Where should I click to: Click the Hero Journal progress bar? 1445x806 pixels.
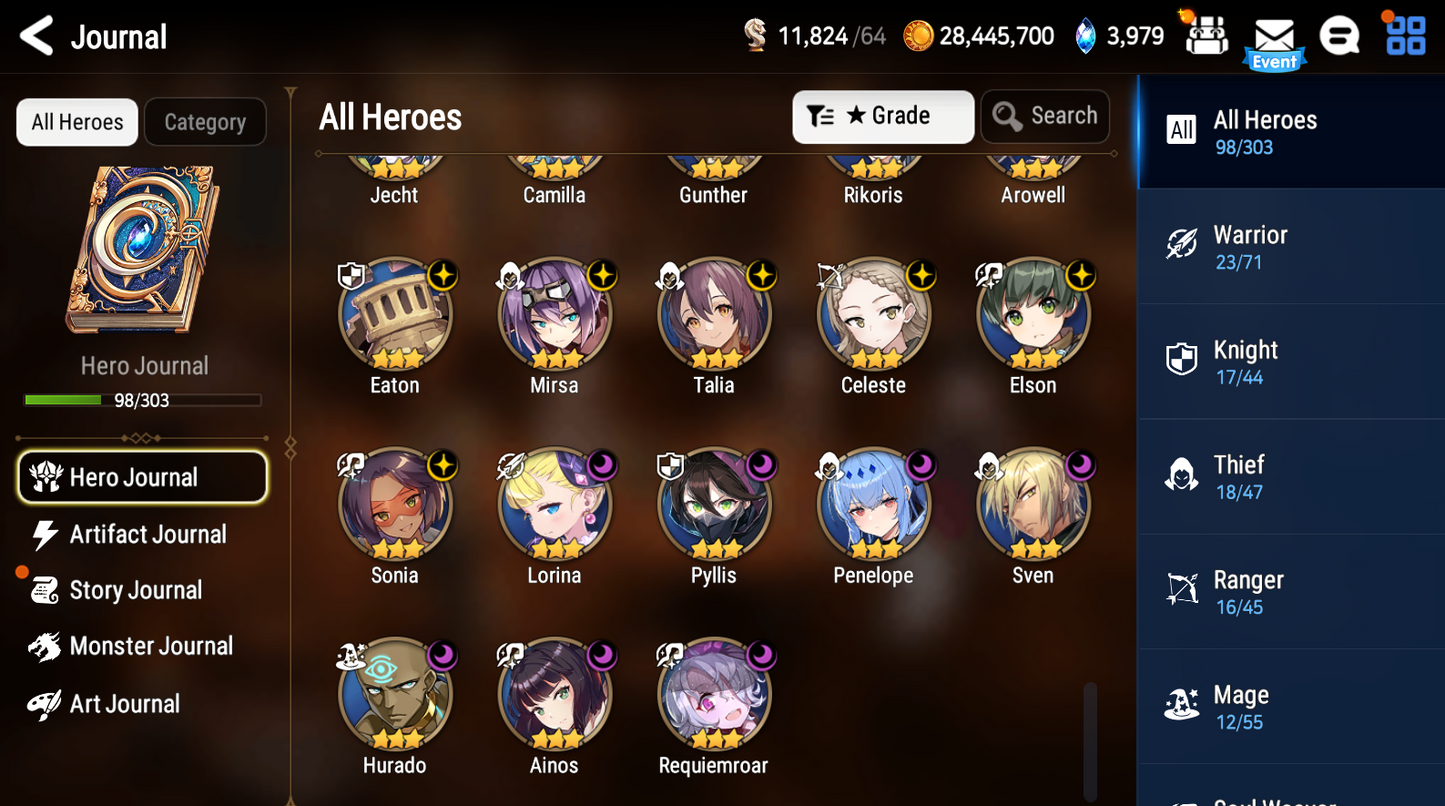pyautogui.click(x=144, y=400)
